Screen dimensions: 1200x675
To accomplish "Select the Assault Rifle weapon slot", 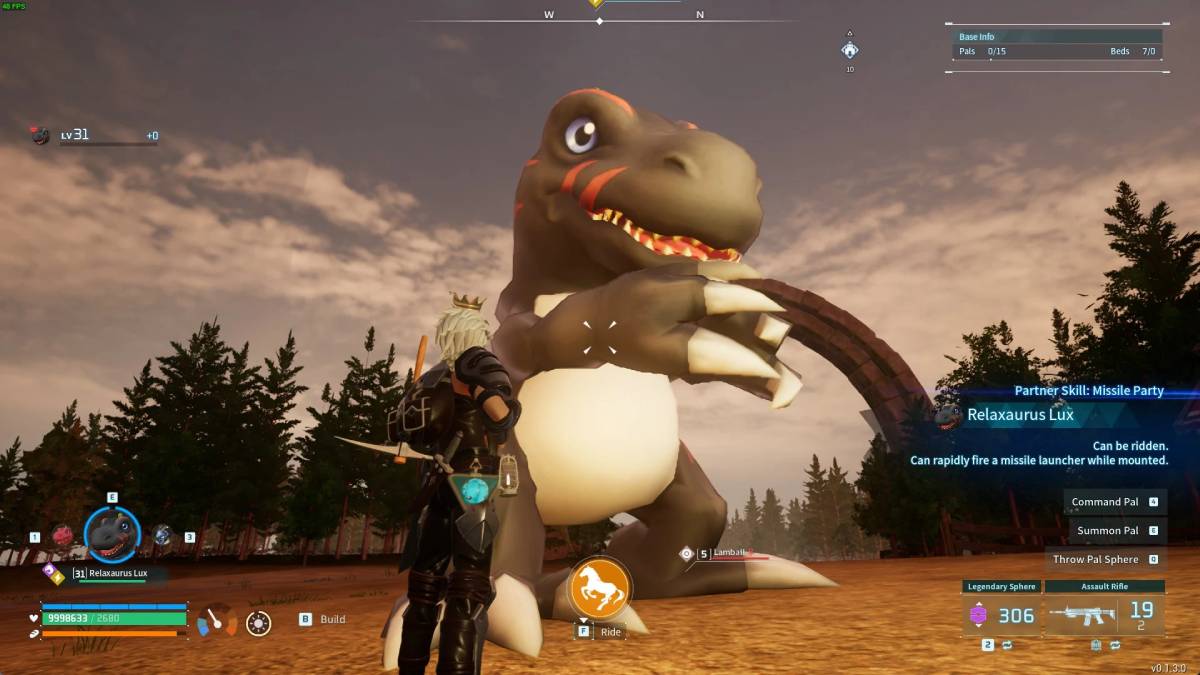I will pos(1105,614).
